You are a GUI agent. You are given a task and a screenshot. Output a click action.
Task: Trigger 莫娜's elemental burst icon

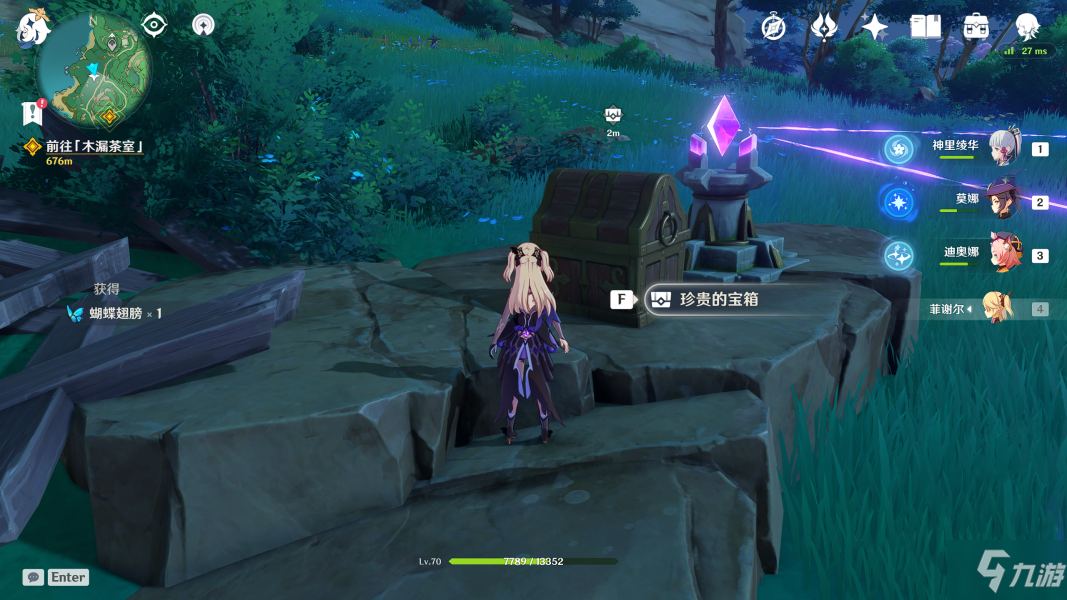[898, 201]
